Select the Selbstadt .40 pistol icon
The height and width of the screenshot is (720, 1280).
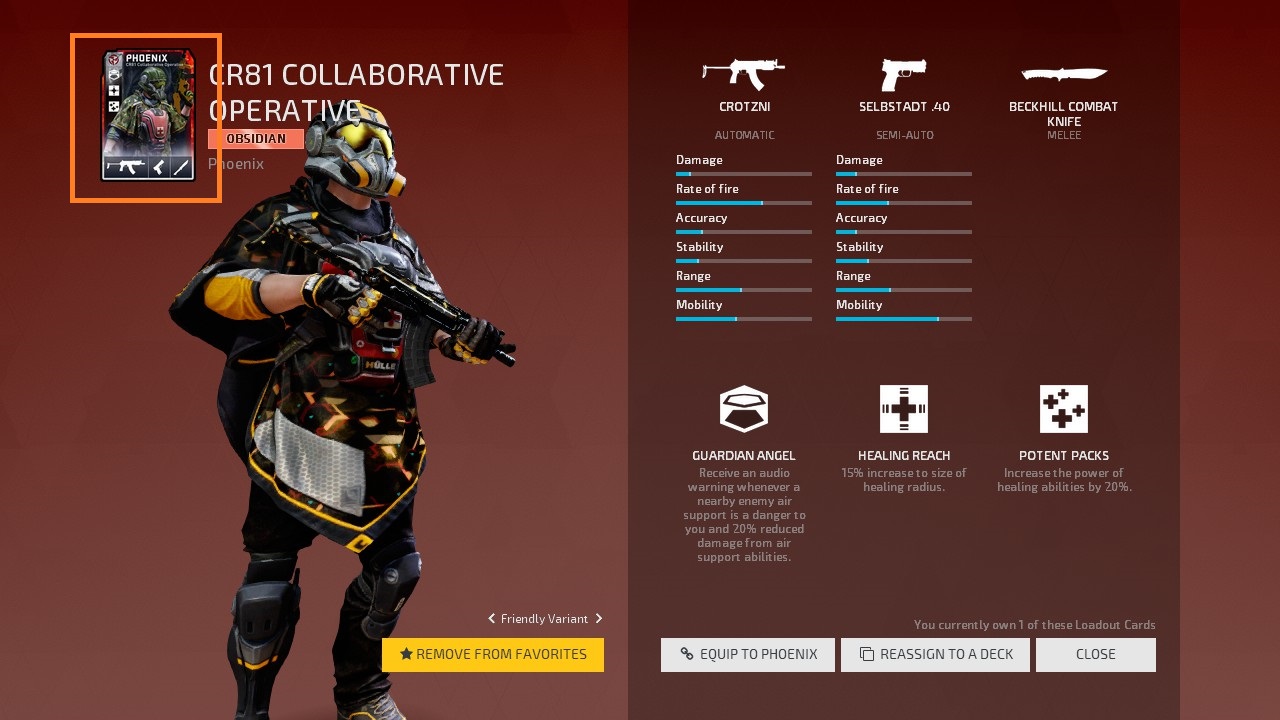click(x=904, y=74)
